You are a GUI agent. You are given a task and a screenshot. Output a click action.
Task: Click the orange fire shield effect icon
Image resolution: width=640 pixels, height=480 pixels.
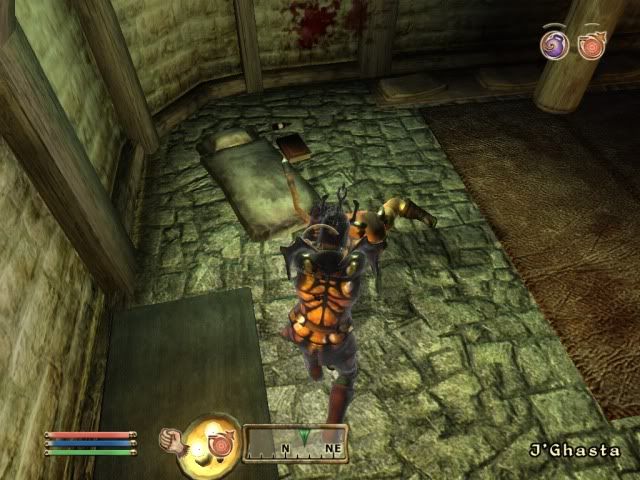point(590,45)
